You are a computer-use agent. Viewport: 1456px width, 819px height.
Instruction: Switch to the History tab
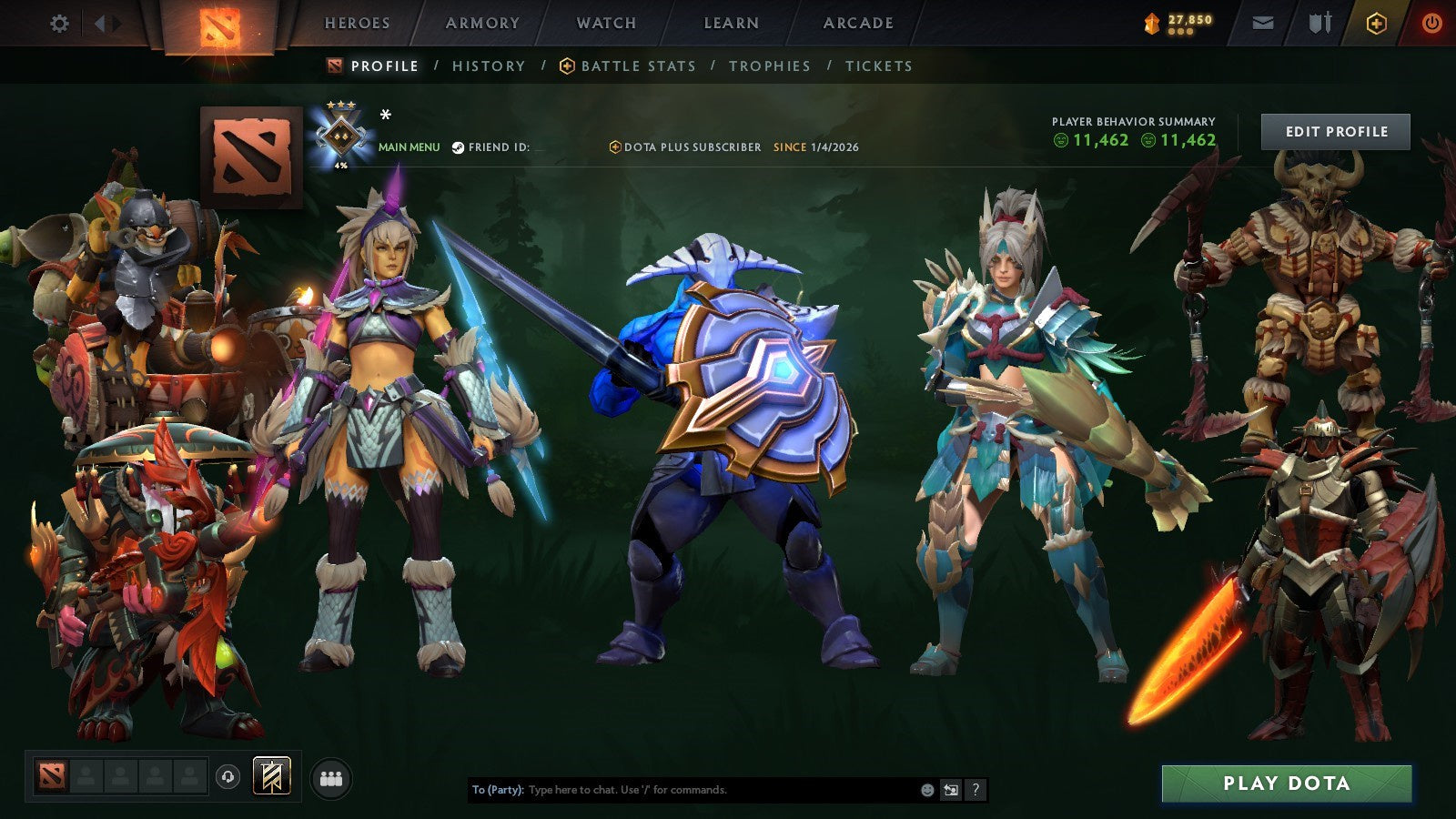pyautogui.click(x=488, y=66)
